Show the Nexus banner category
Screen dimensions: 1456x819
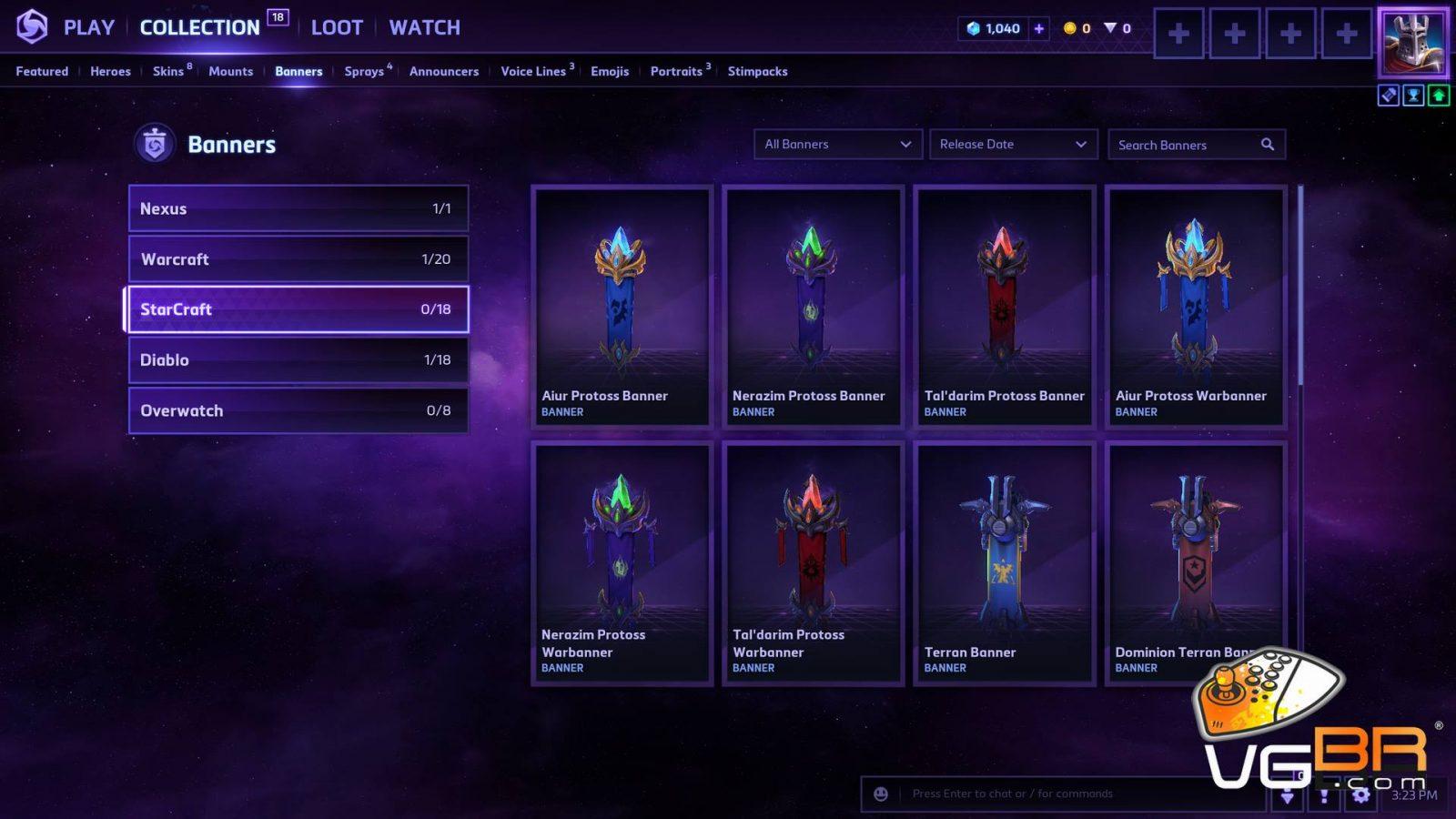[x=298, y=208]
